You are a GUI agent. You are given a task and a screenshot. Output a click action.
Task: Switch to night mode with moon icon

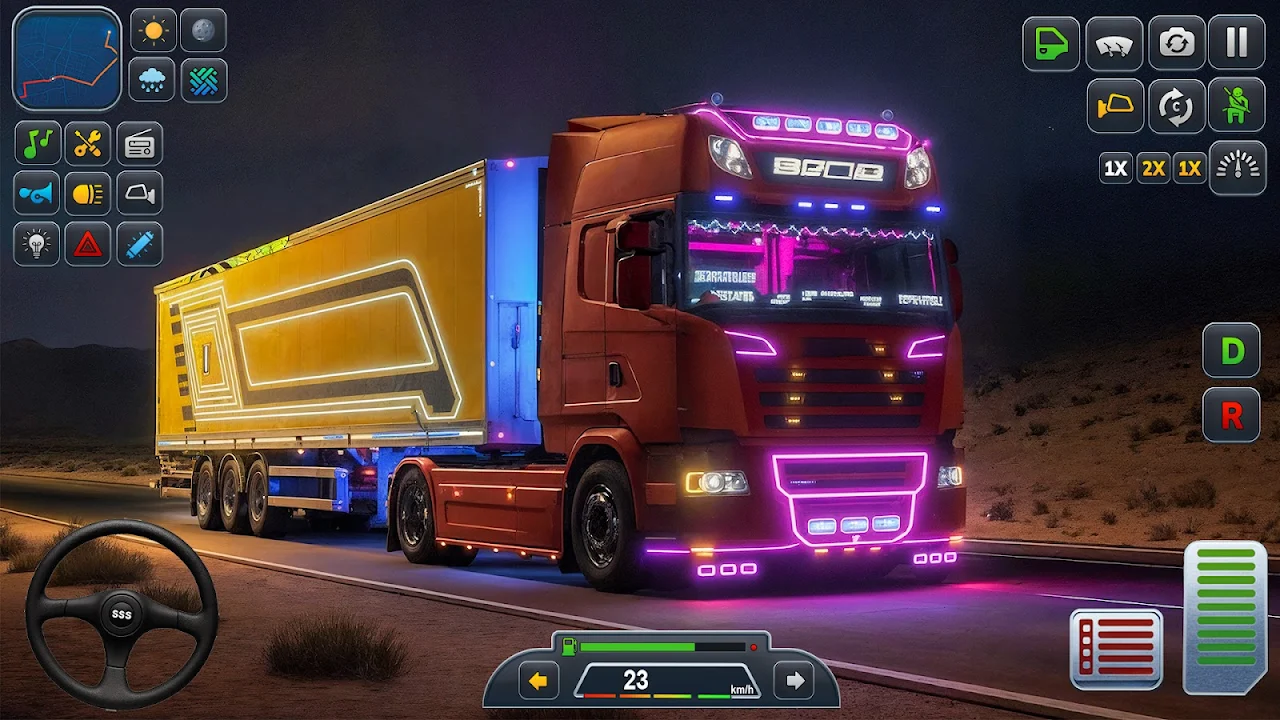click(203, 31)
